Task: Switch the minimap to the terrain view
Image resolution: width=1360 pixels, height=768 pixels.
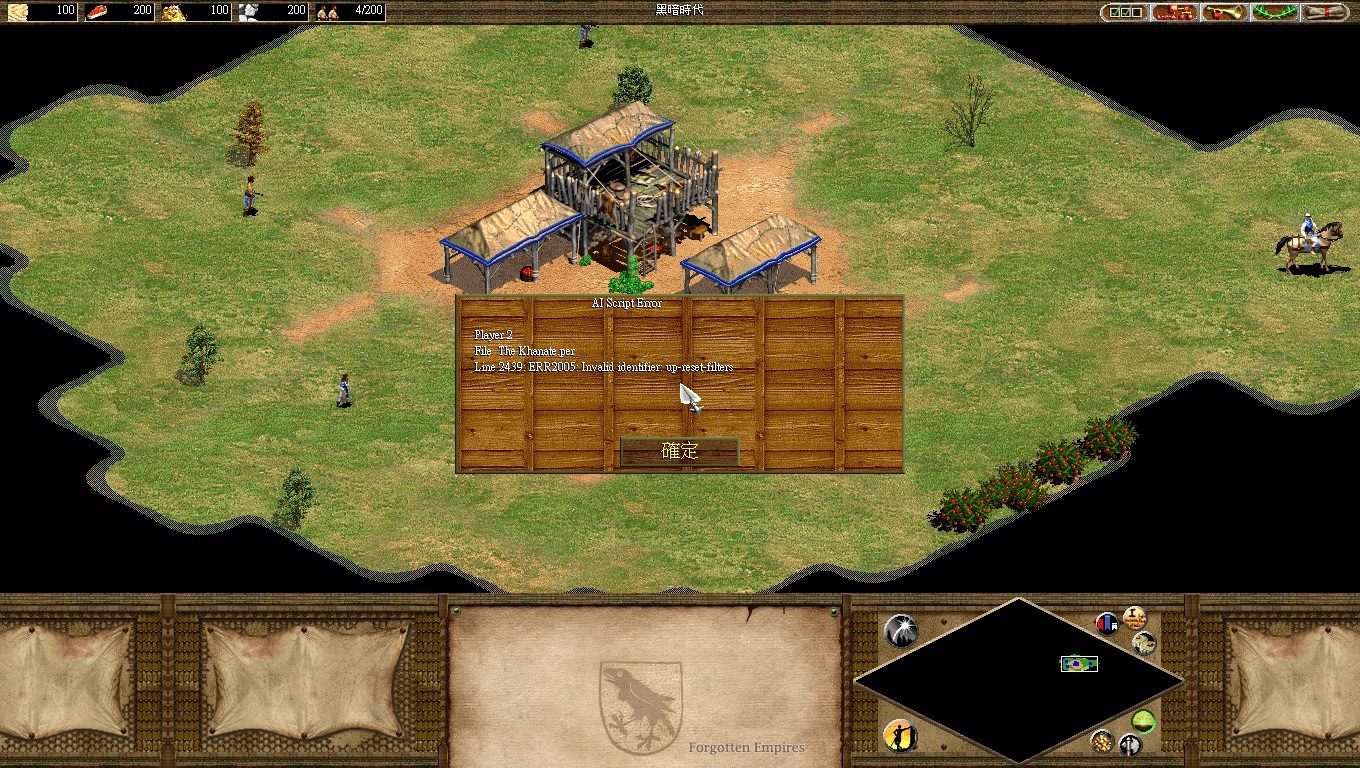Action: 1144,643
